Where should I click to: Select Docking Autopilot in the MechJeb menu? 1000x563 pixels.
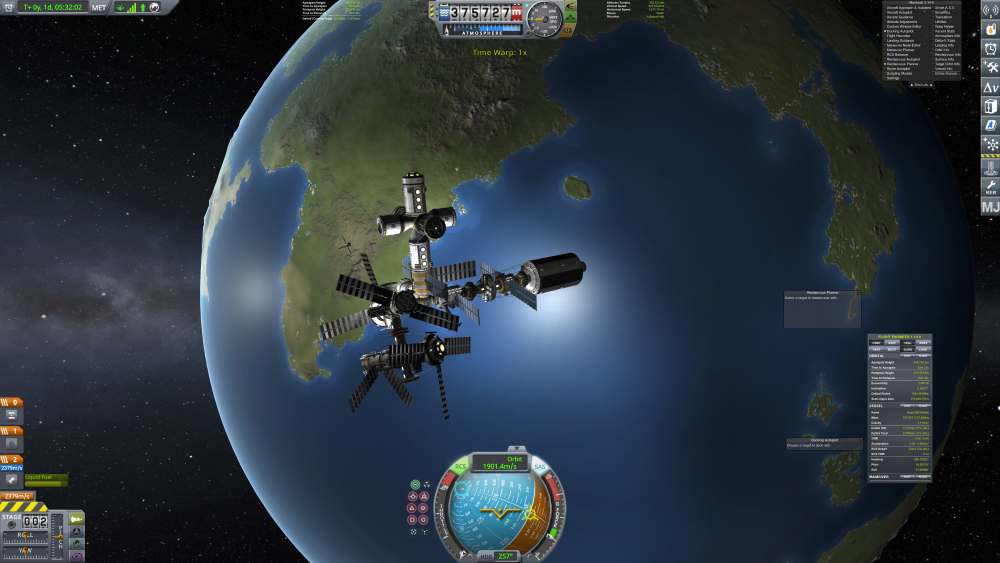(x=898, y=31)
